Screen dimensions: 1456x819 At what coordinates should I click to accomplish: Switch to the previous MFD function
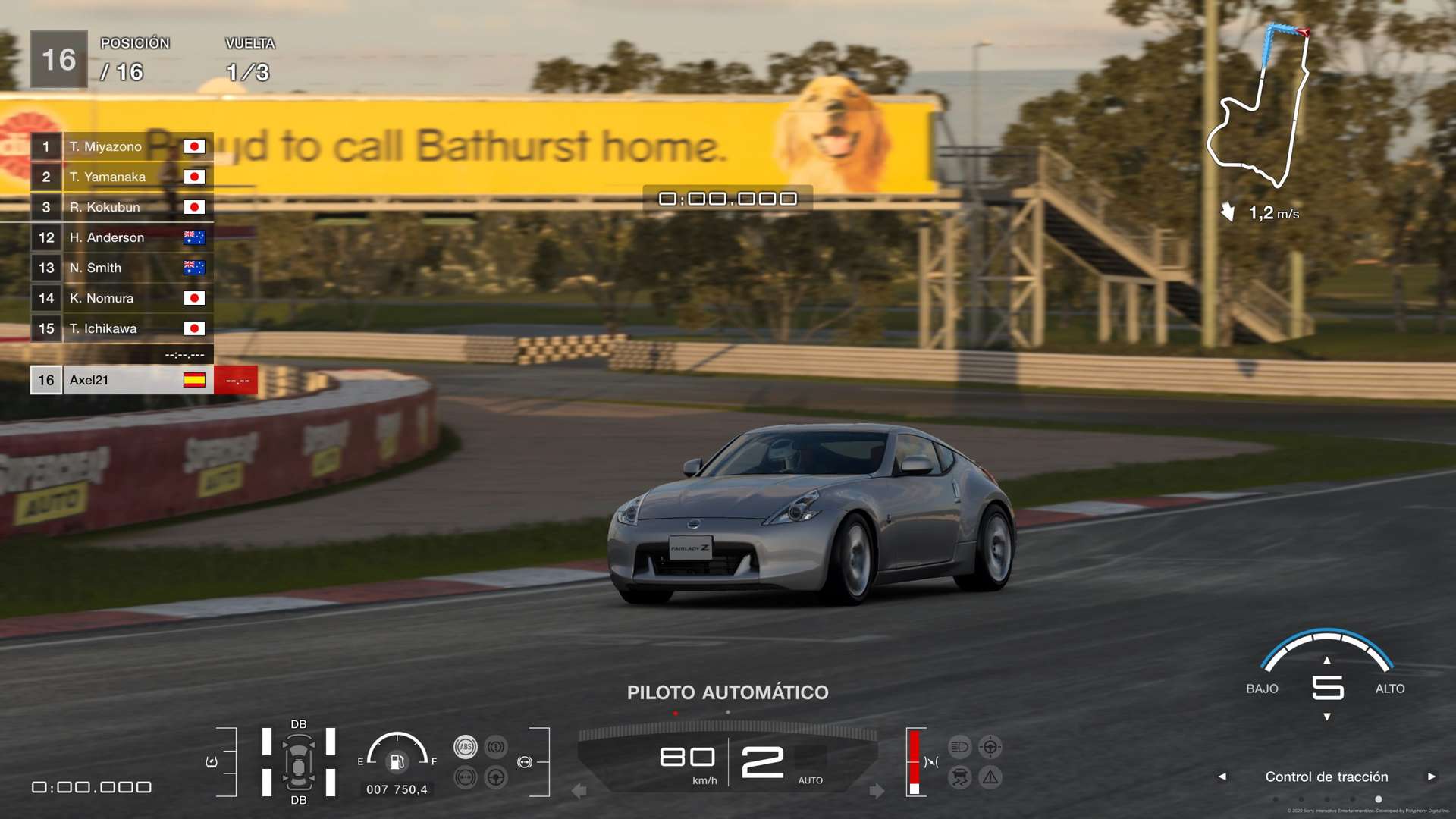tap(1222, 777)
